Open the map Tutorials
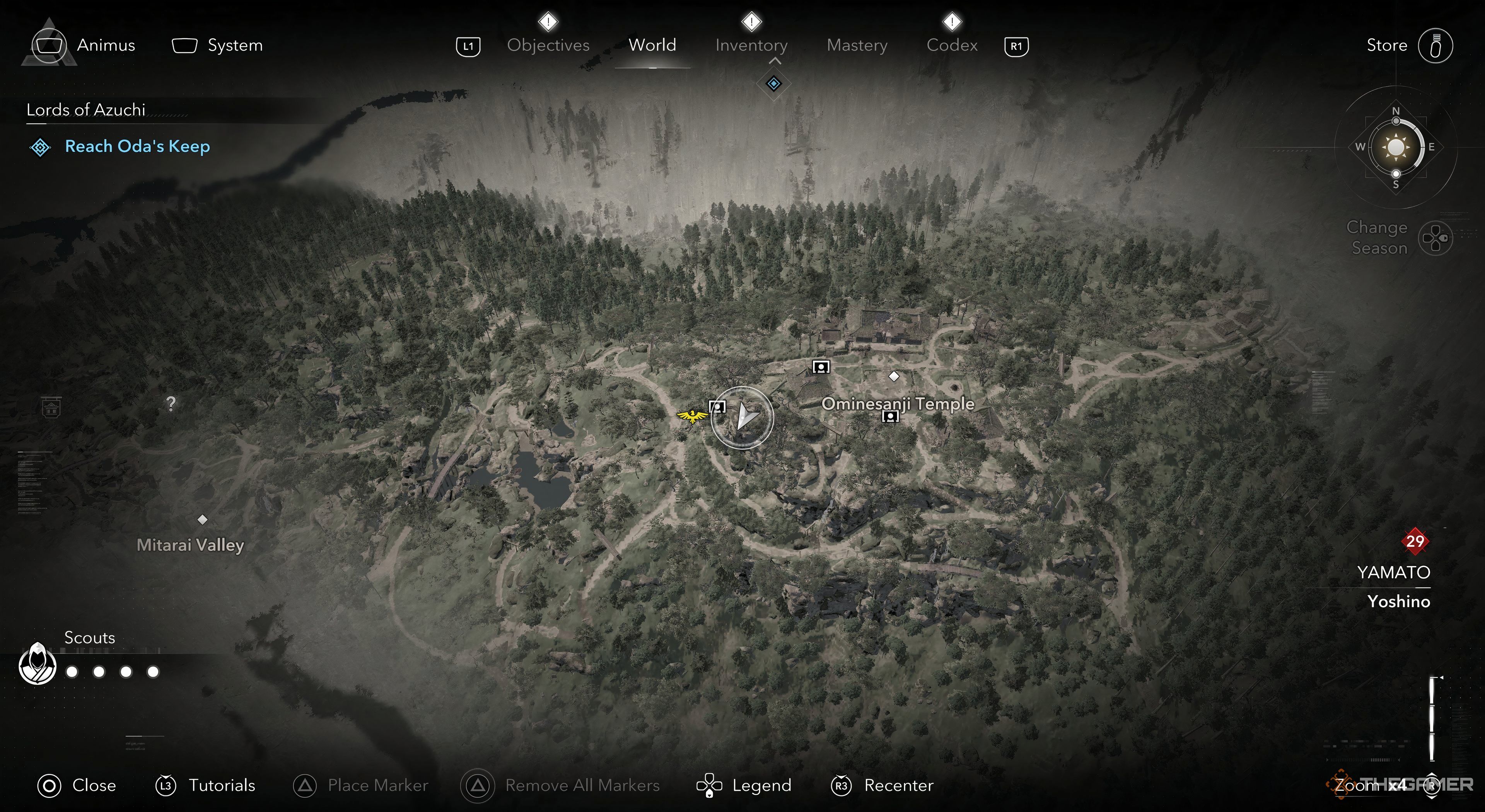 205,785
